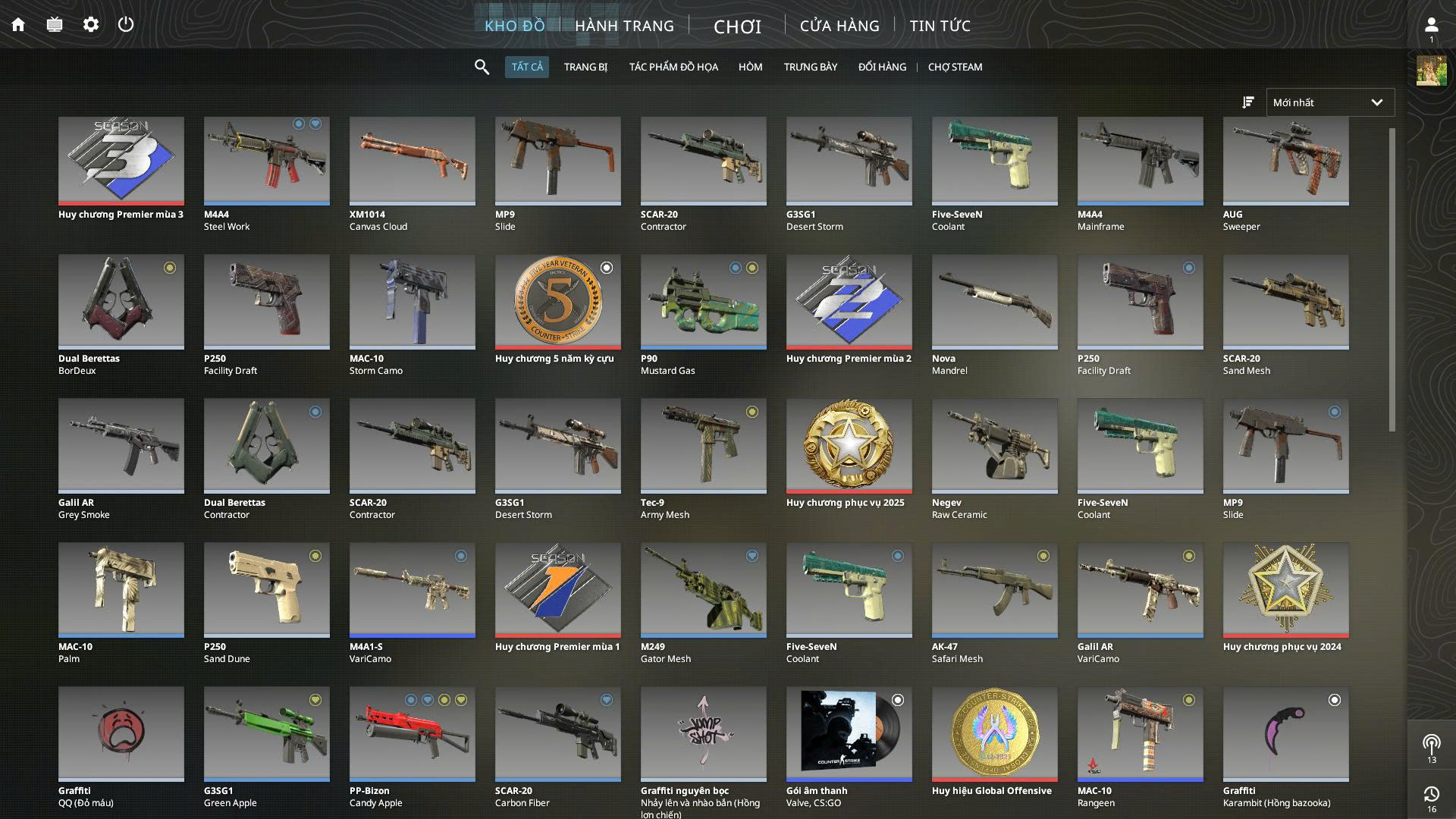
Task: Go to the home screen
Action: [x=18, y=25]
